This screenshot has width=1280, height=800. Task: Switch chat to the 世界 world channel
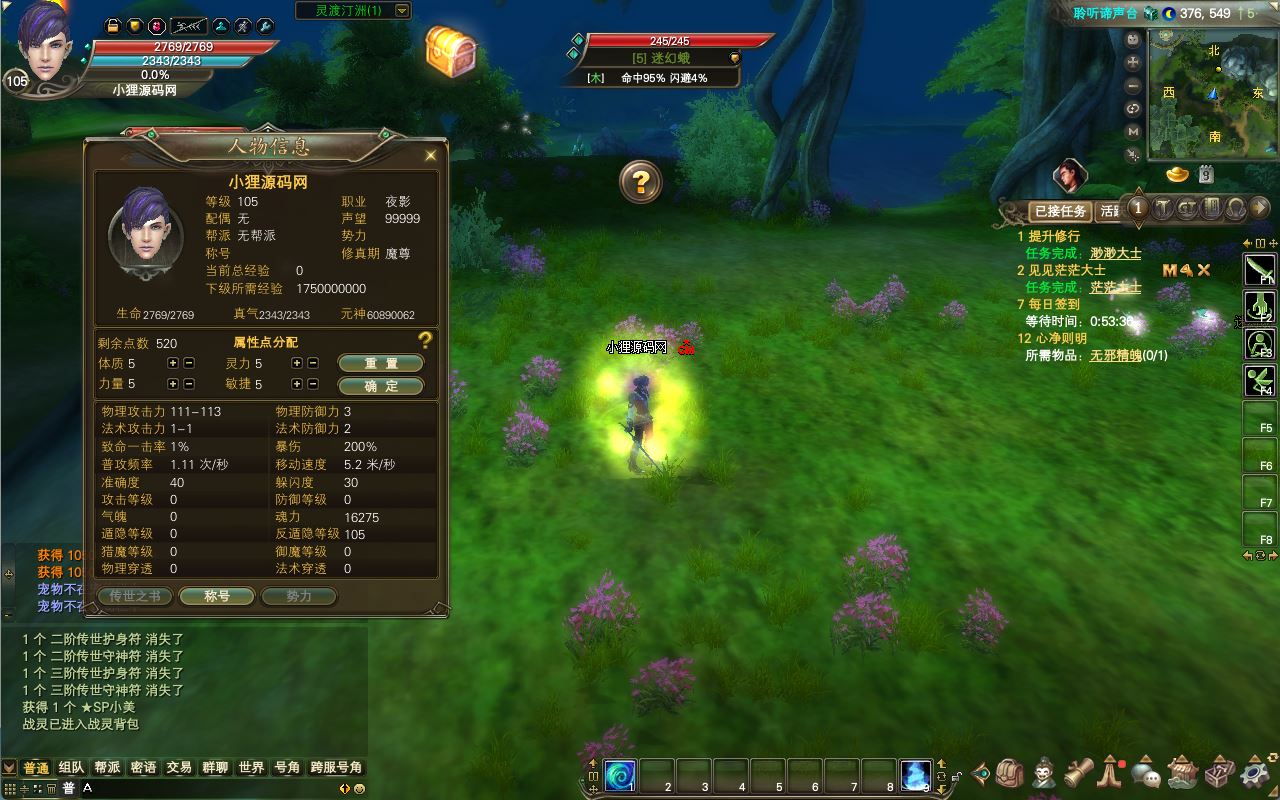pos(251,768)
